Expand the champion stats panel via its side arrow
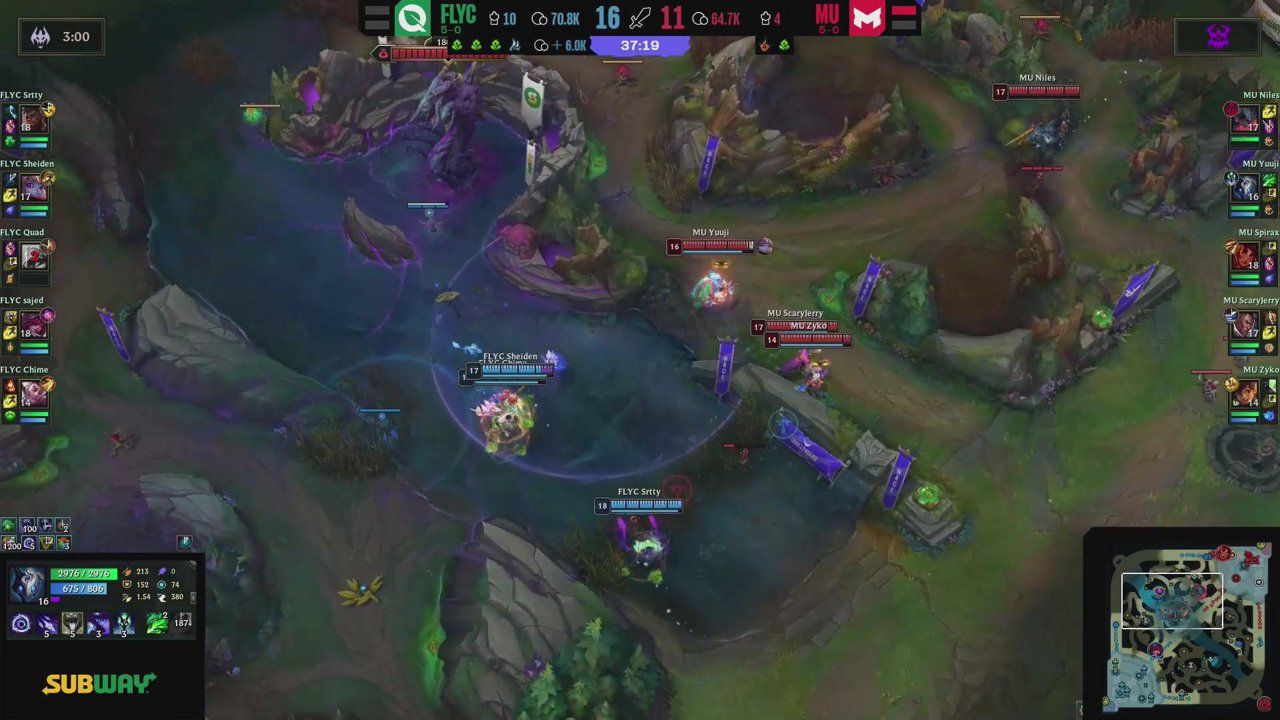Viewport: 1280px width, 720px height. click(x=193, y=597)
